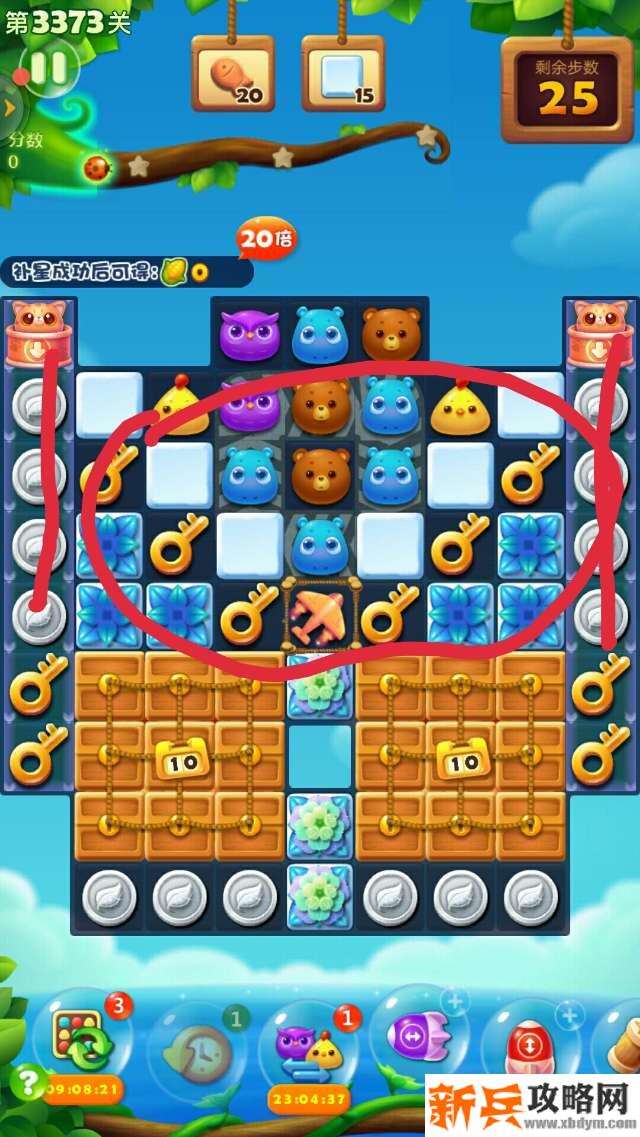Open the green question mark help

pos(30,1081)
